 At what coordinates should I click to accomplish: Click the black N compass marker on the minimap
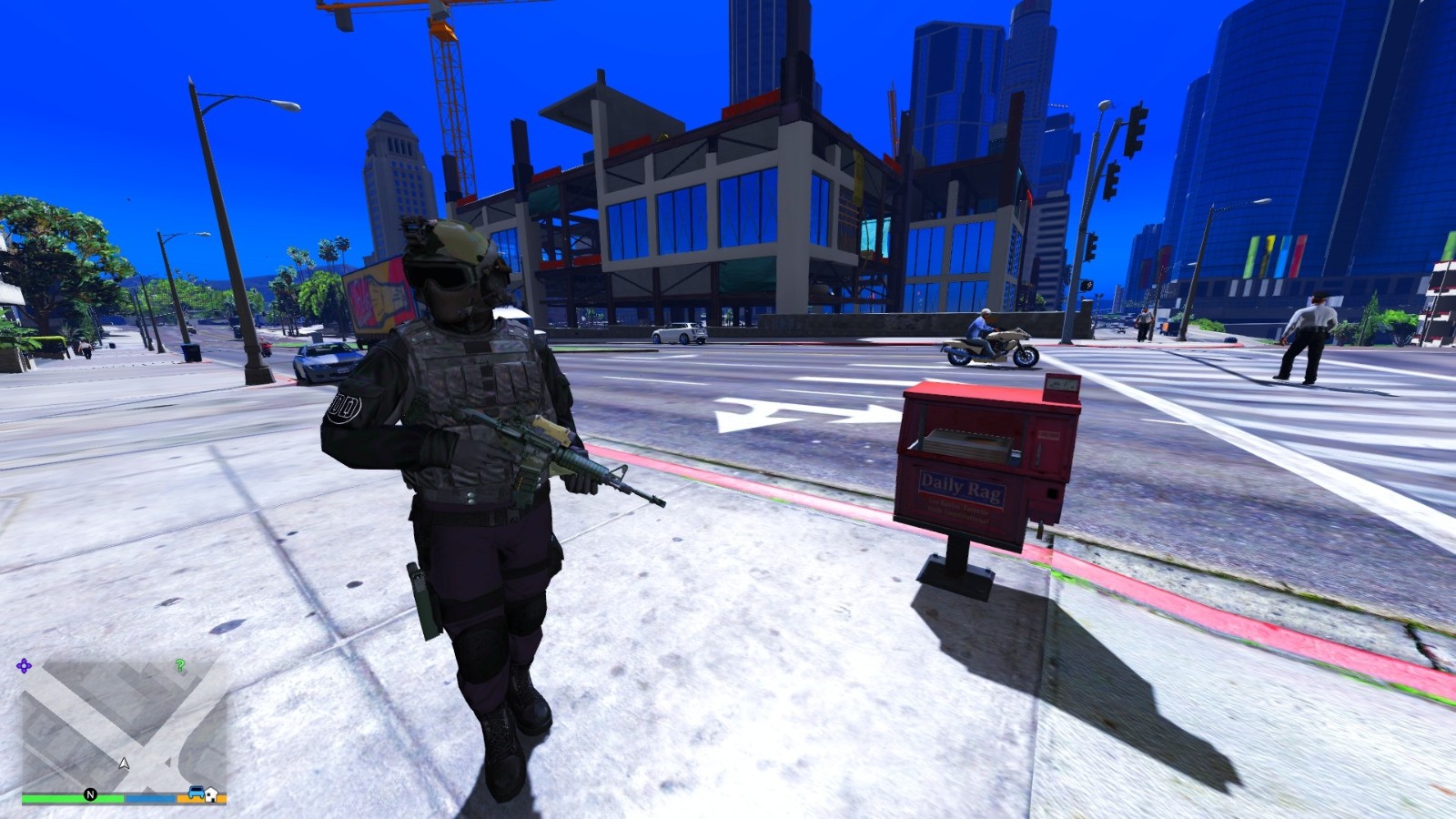point(91,794)
